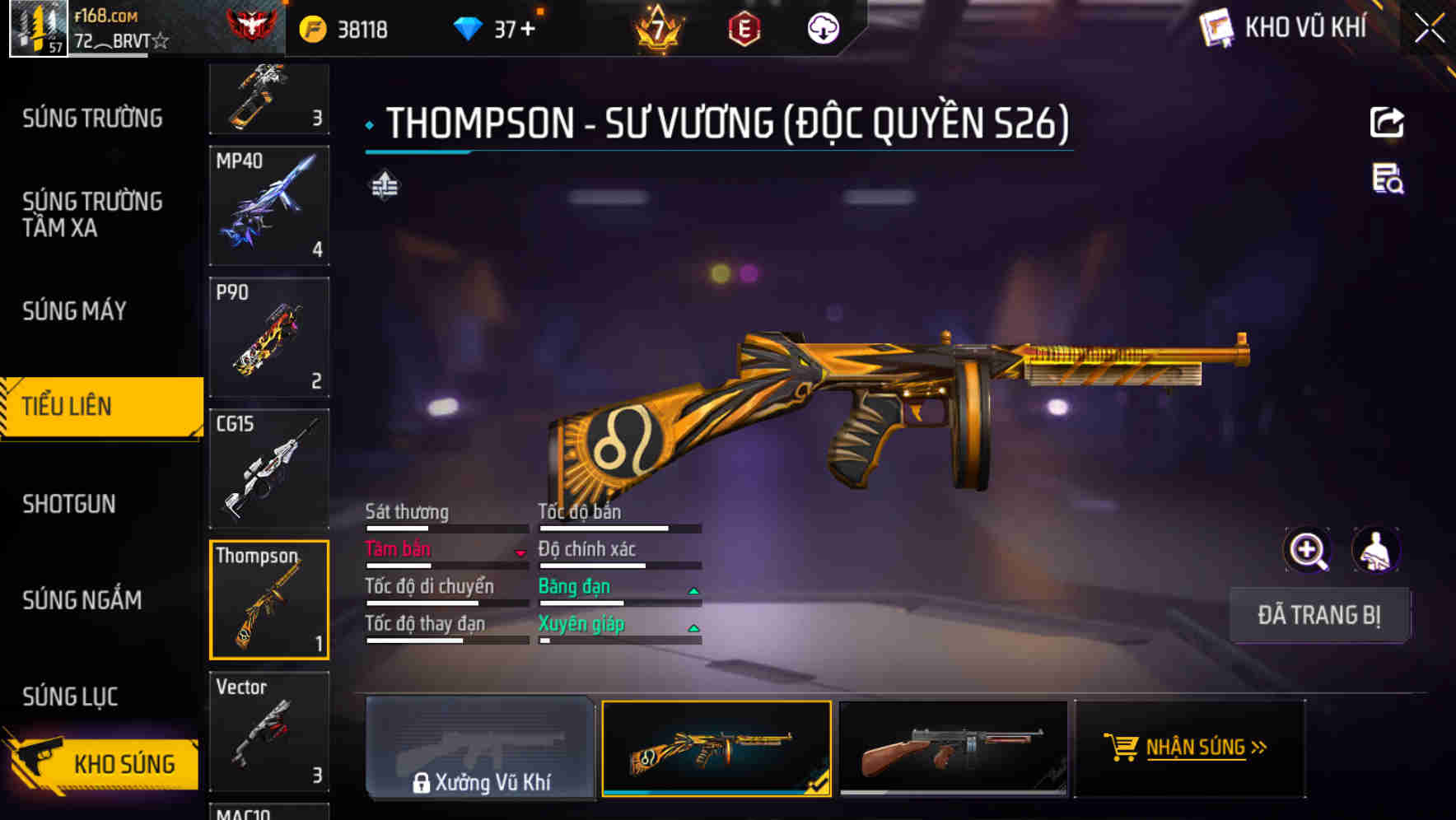Click the gold coin balance showing 38118
Screen dimensions: 1456x820
354,27
